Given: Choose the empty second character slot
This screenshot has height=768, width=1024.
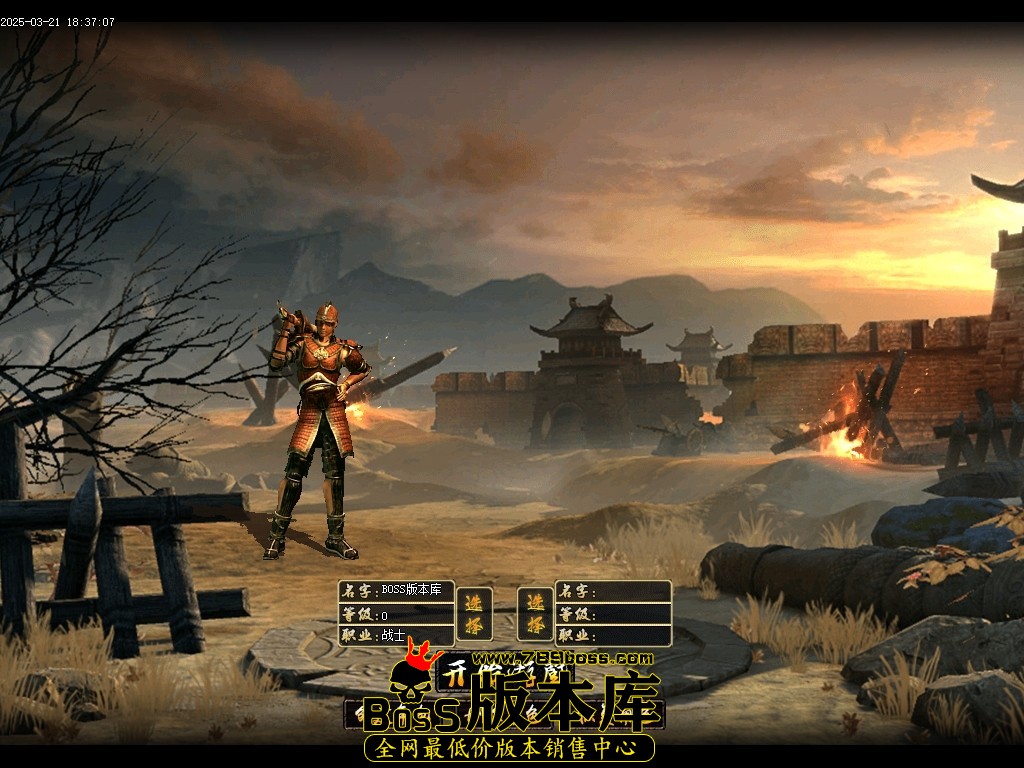Looking at the screenshot, I should coord(536,613).
